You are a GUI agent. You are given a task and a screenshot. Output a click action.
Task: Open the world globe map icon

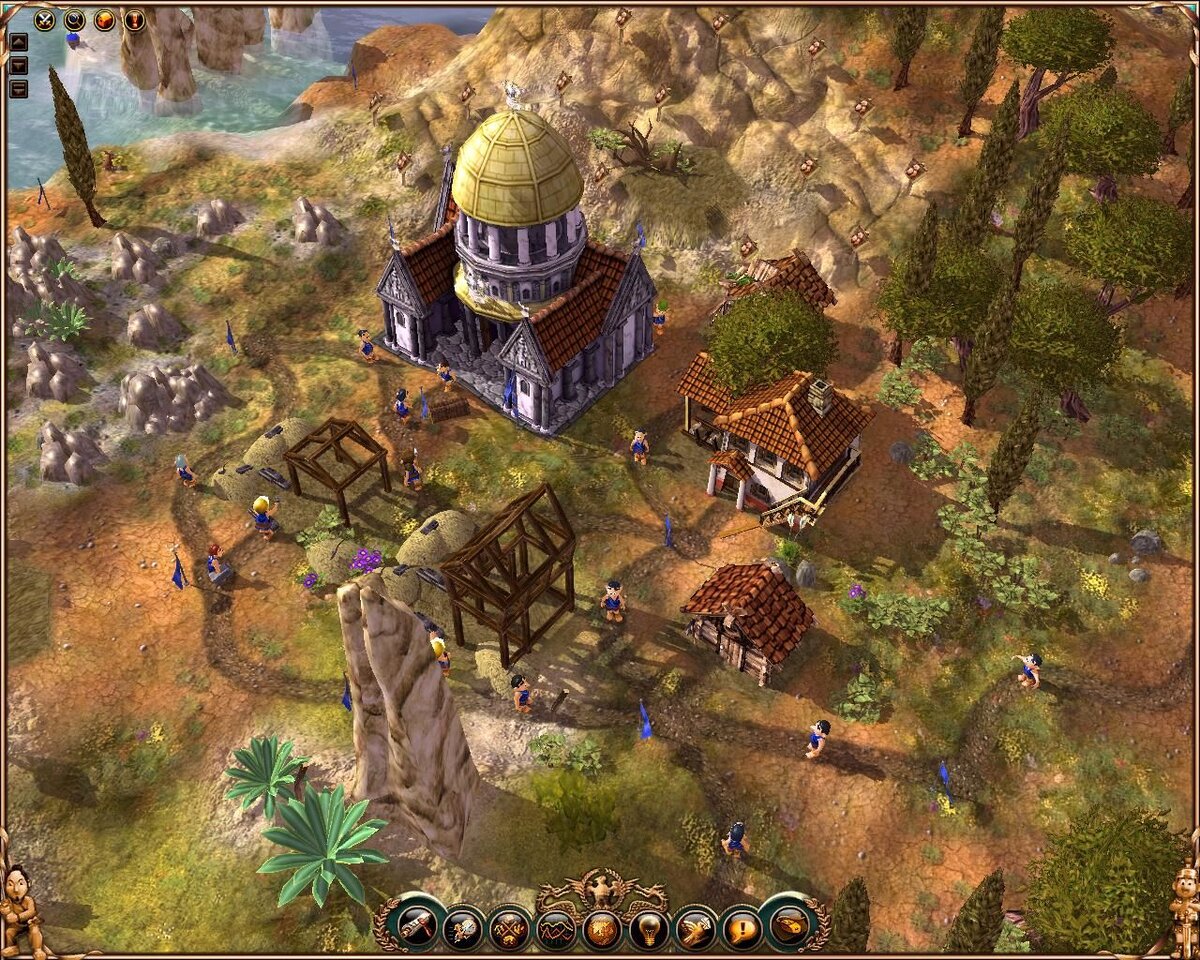602,927
